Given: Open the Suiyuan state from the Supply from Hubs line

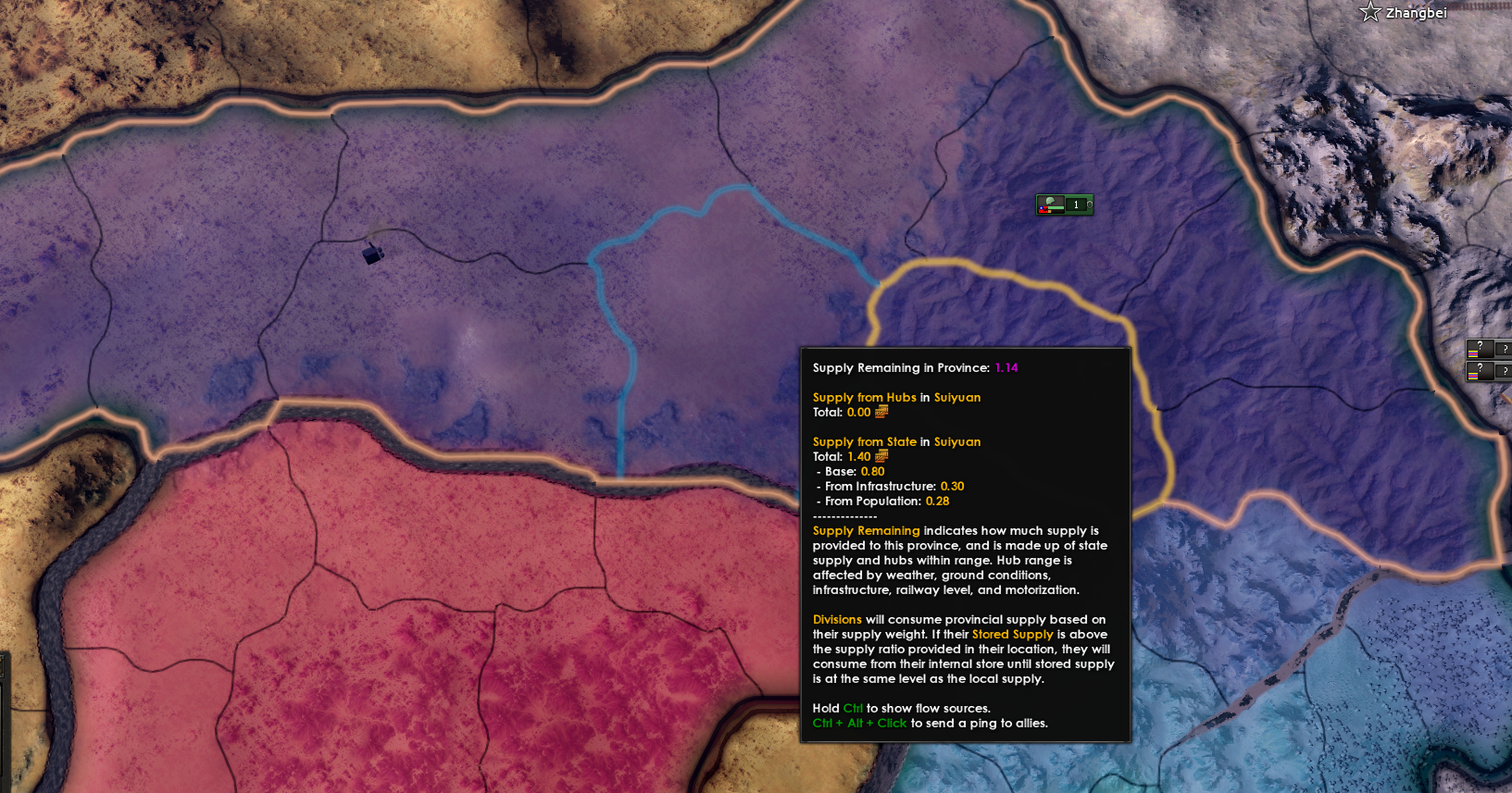Looking at the screenshot, I should point(956,397).
